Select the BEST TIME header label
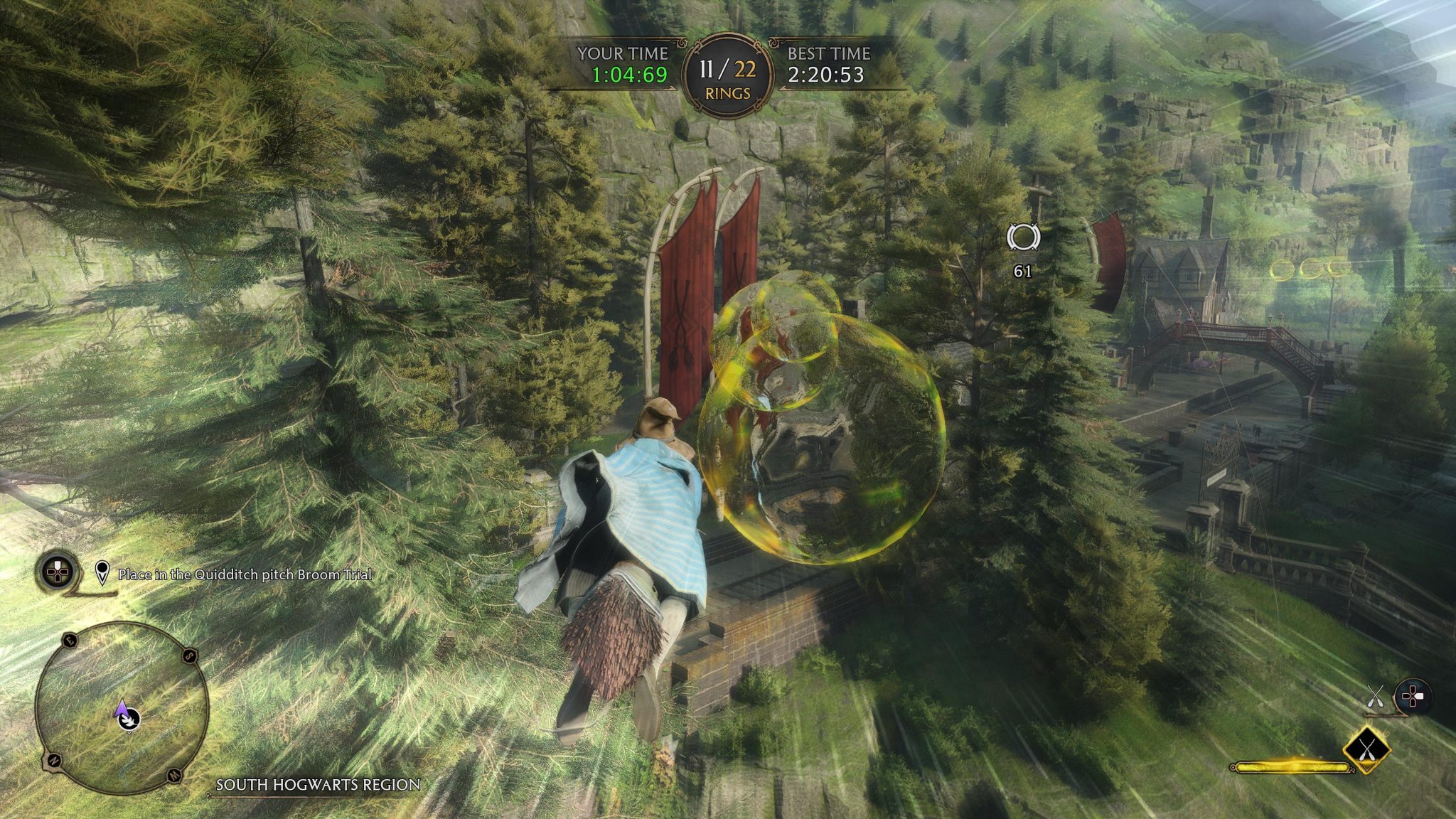 pos(829,51)
